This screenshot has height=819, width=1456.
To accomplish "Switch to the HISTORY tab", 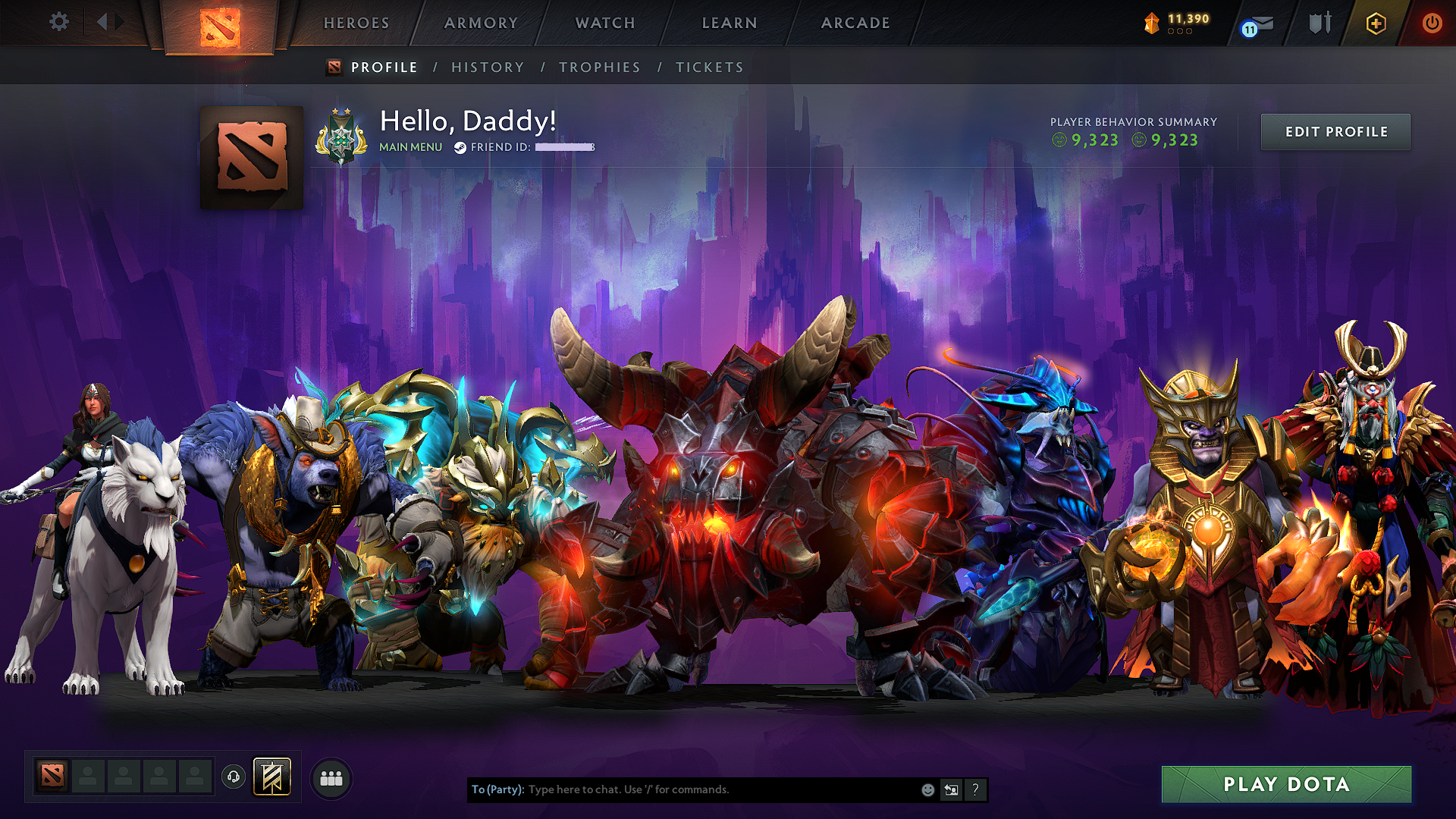I will (488, 67).
